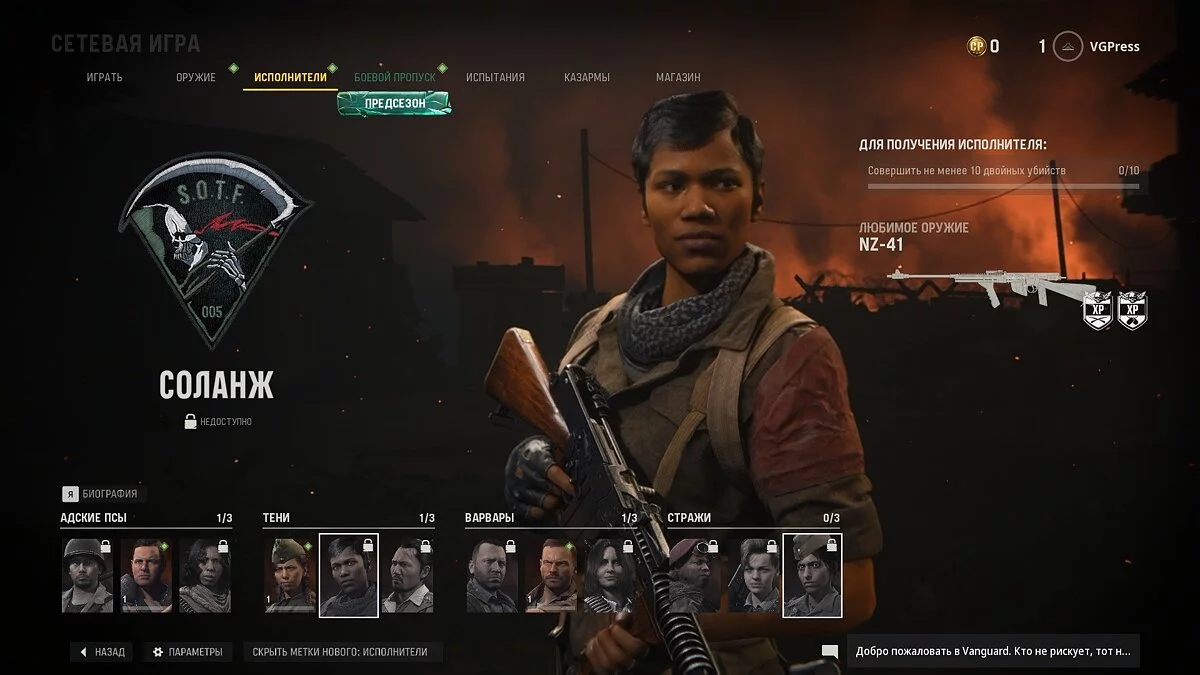Switch to the ОРУЖИЕ tab
This screenshot has width=1200, height=675.
point(195,77)
